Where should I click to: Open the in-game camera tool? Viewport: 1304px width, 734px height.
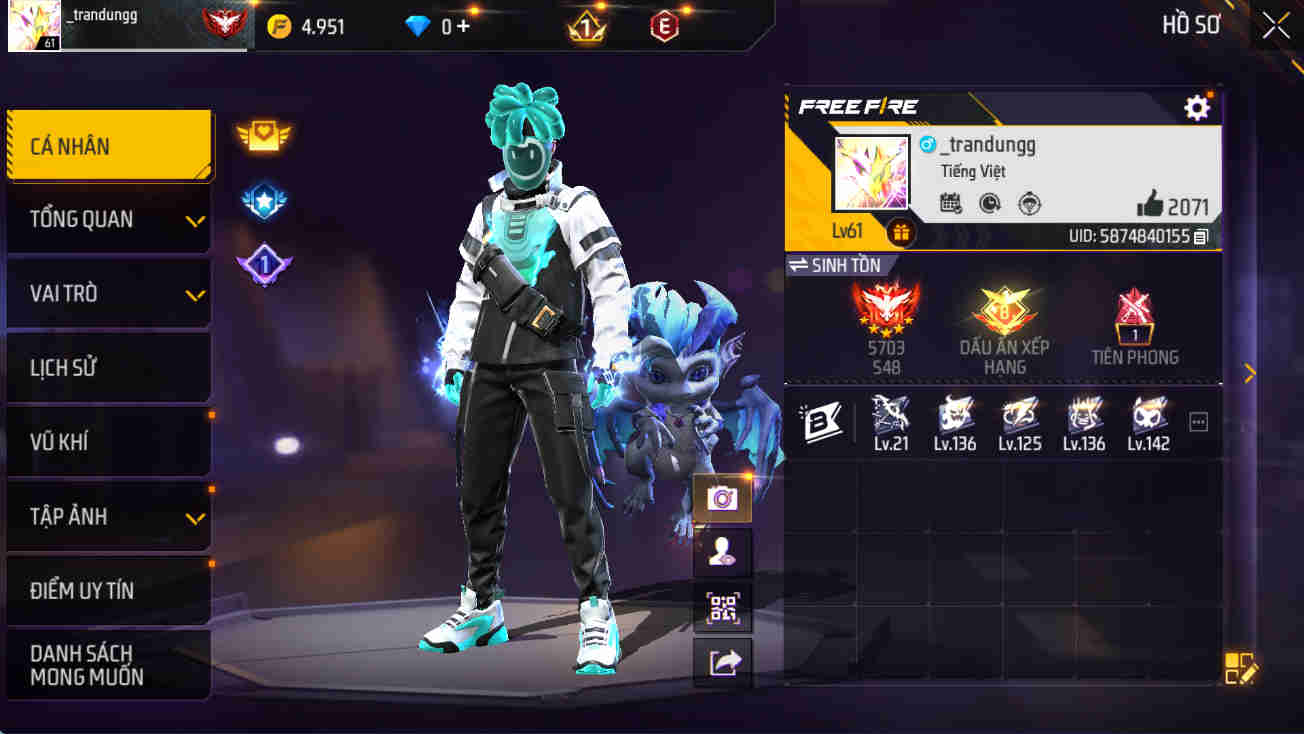click(x=722, y=499)
